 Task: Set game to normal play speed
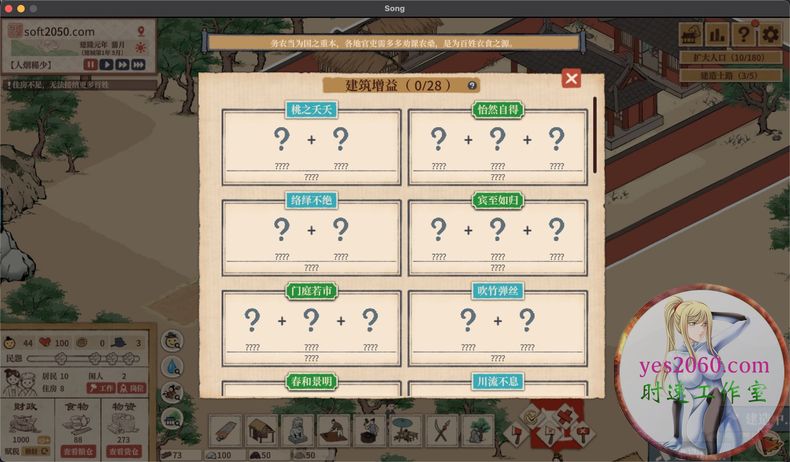pyautogui.click(x=107, y=65)
